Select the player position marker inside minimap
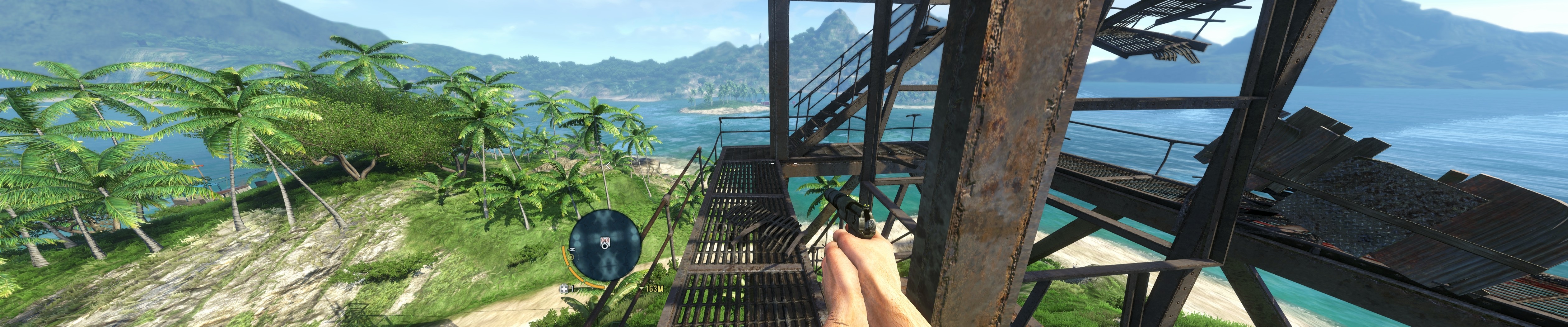Viewport: 1568px width, 327px height. click(605, 247)
